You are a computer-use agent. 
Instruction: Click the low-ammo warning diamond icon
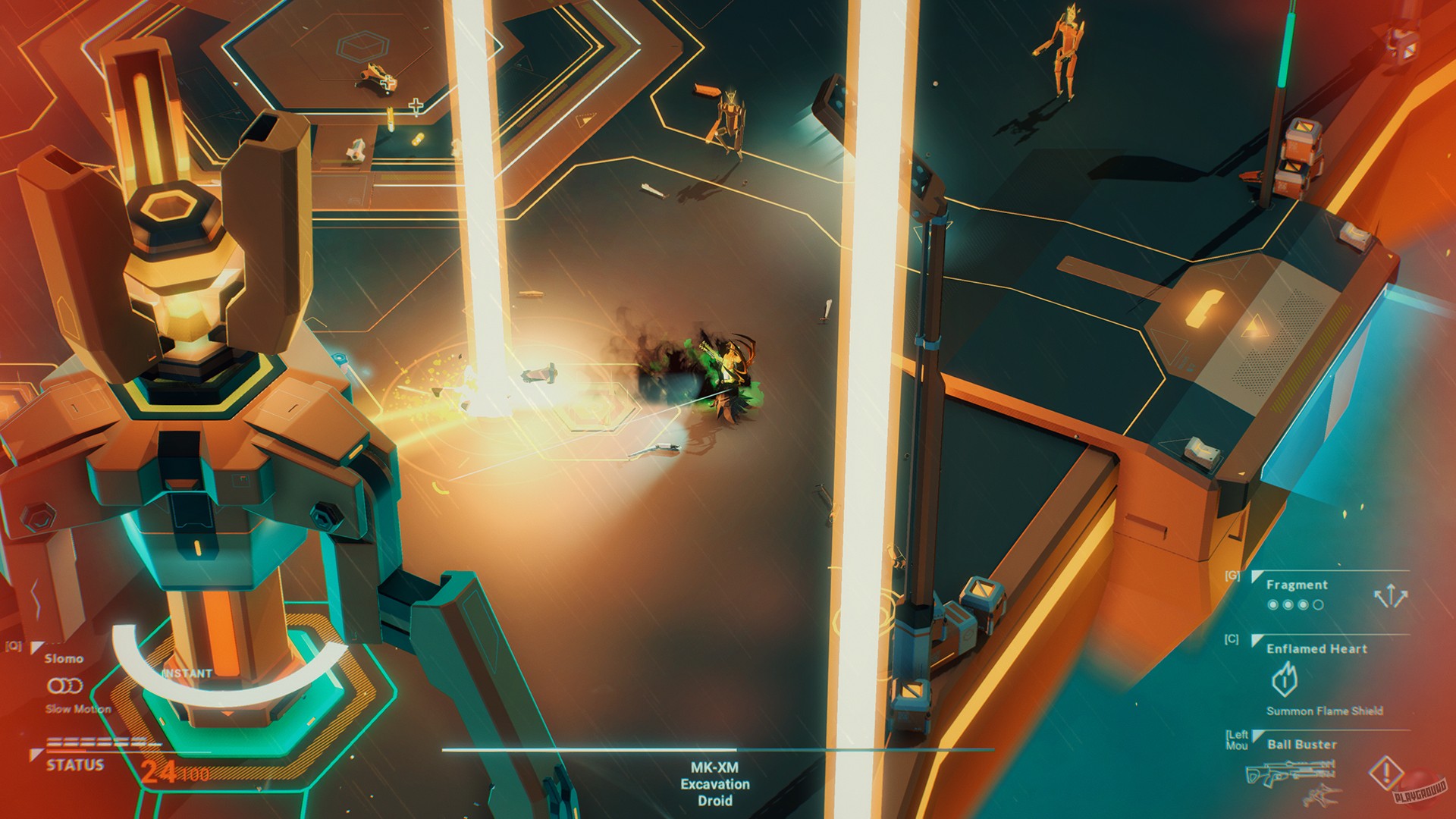pos(1386,774)
